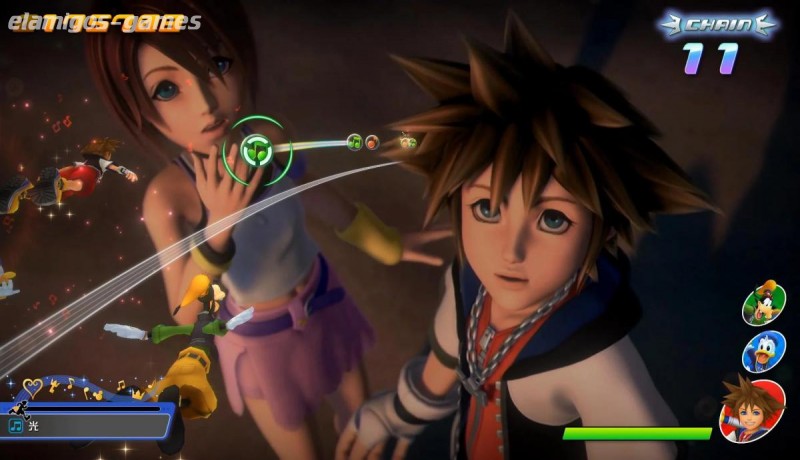The width and height of the screenshot is (800, 460).
Task: Select Sora's party portrait
Action: coord(752,410)
